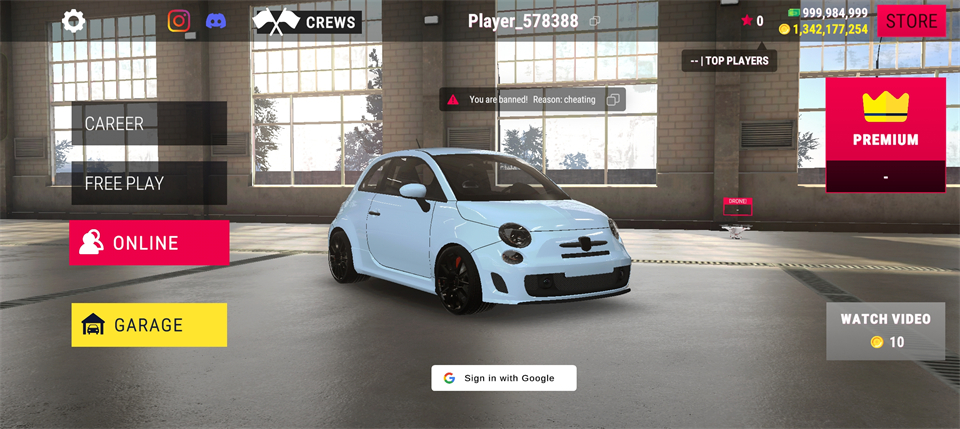Sign in with Google
The height and width of the screenshot is (429, 960).
(504, 378)
